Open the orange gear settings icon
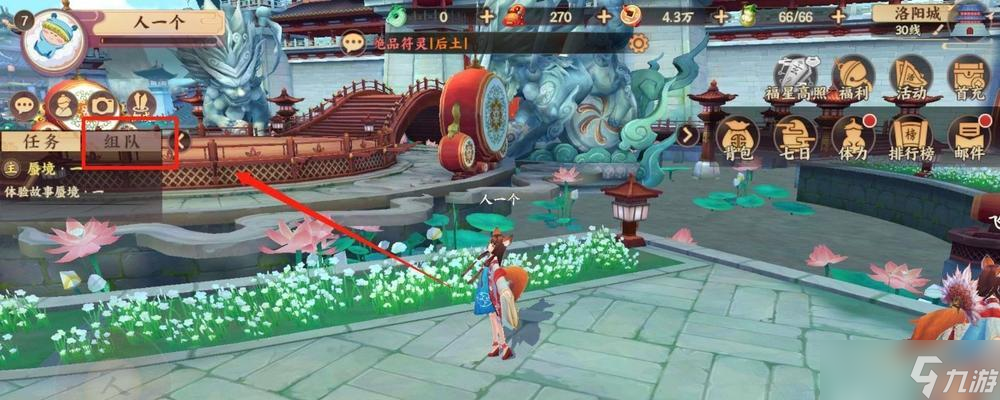 click(x=639, y=43)
